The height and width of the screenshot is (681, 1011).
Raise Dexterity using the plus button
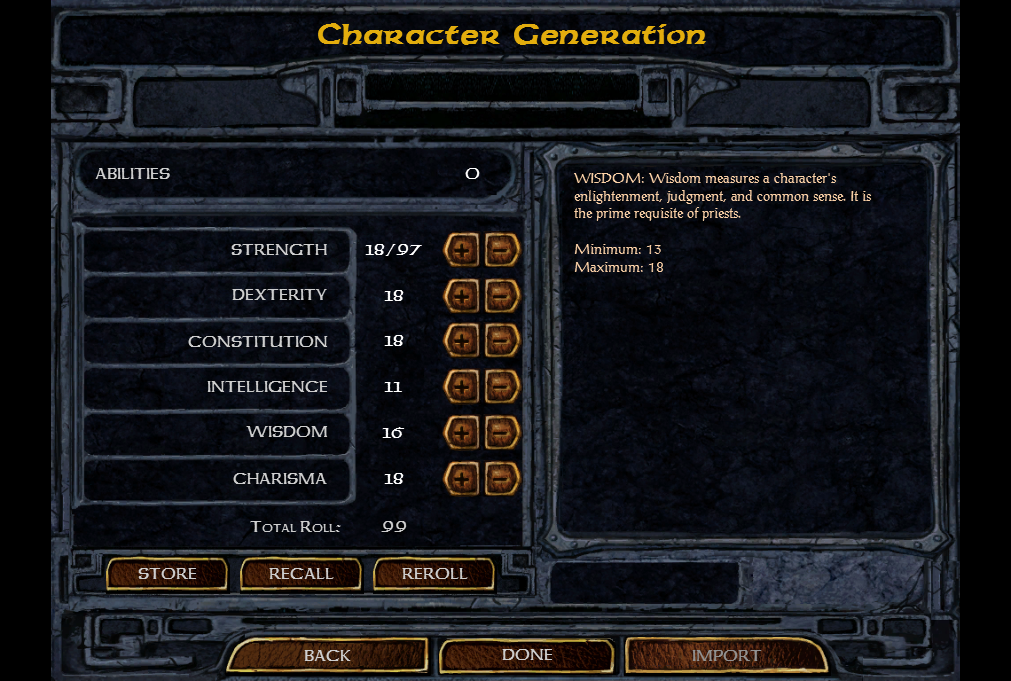point(462,296)
